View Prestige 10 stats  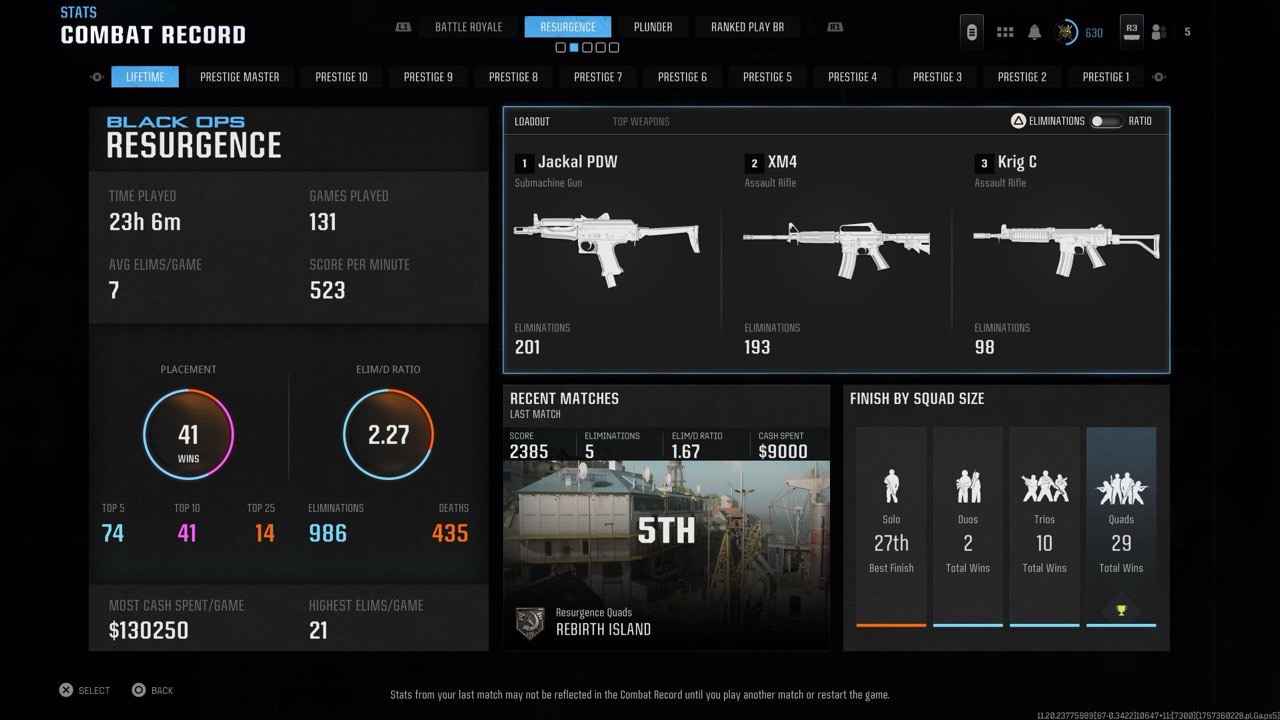343,77
